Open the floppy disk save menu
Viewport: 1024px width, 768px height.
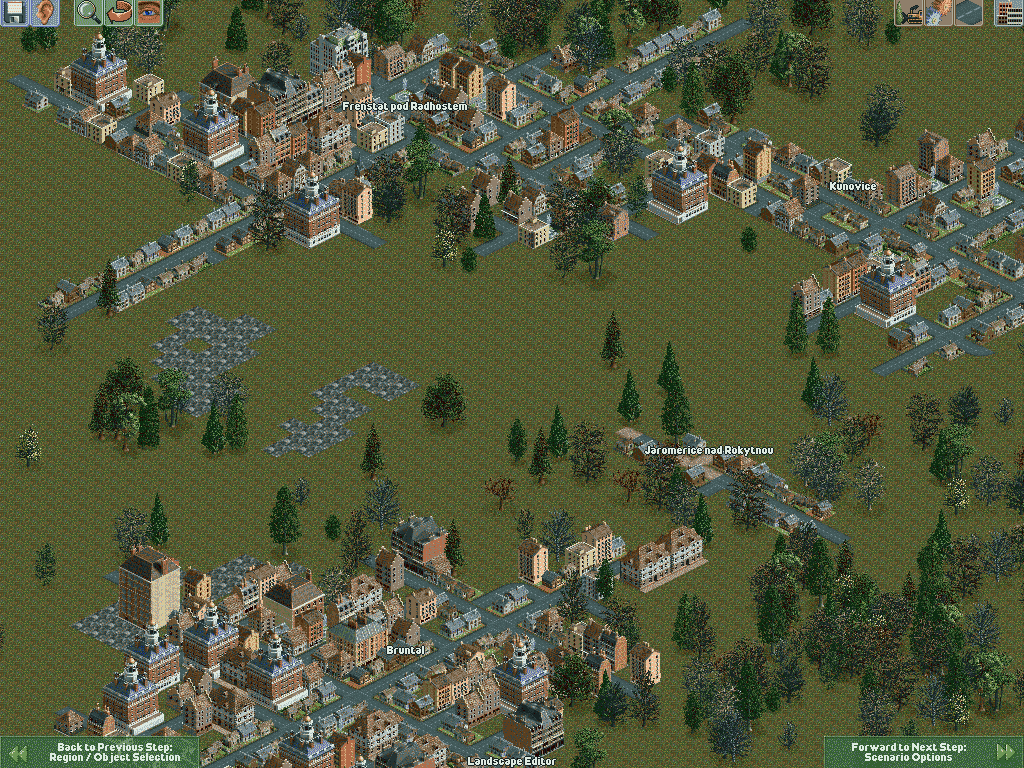click(x=15, y=13)
